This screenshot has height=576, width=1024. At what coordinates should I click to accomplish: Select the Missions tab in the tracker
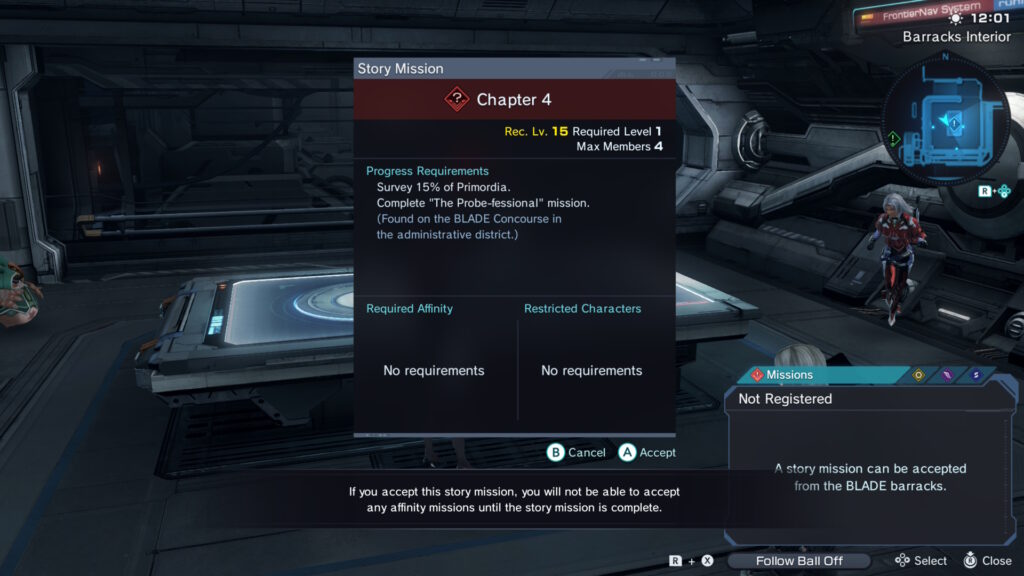(x=782, y=375)
